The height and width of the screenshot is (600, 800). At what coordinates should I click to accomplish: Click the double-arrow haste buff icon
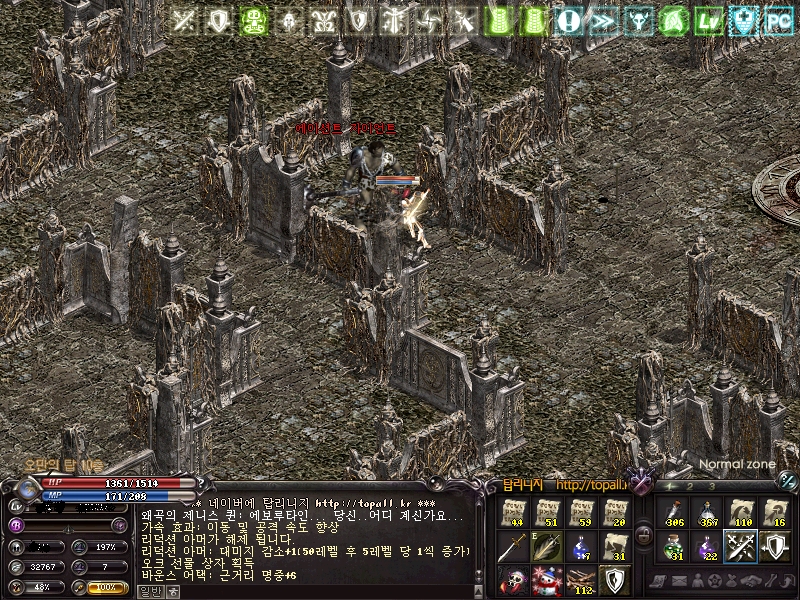point(604,20)
